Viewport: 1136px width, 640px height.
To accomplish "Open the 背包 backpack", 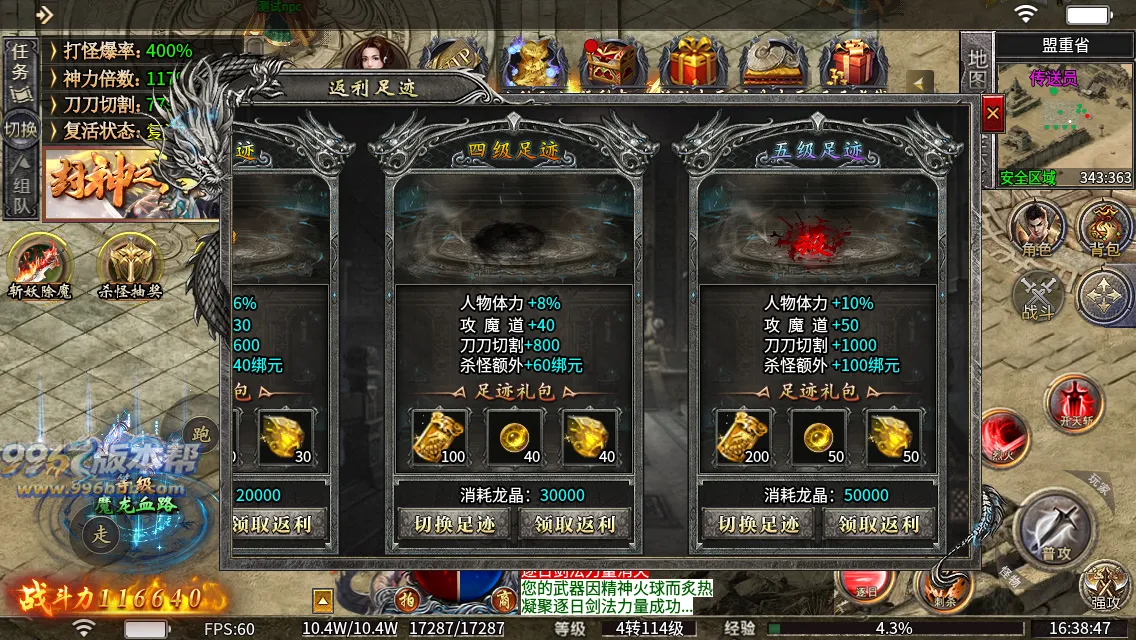I will [1104, 227].
